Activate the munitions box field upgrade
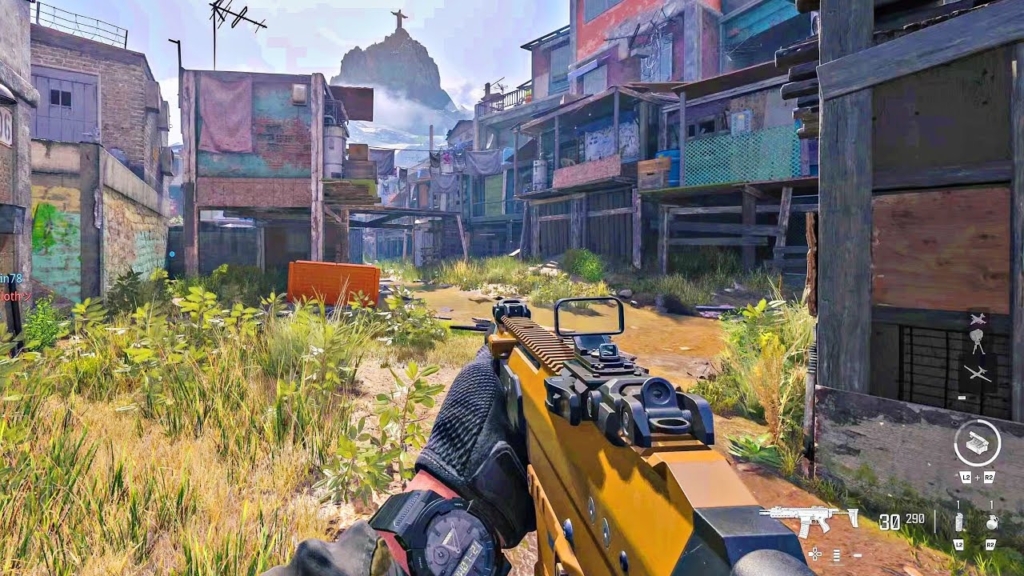Screen dimensions: 1024x576 976,442
